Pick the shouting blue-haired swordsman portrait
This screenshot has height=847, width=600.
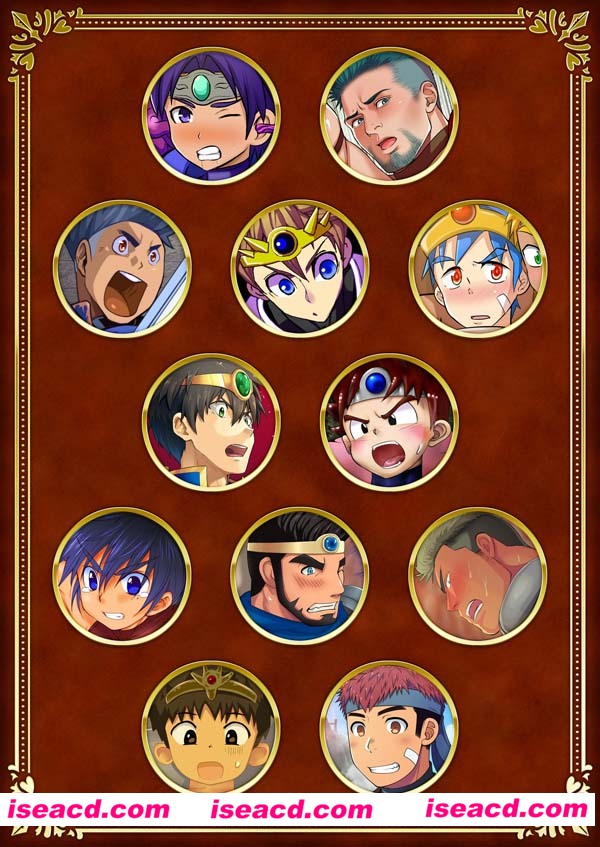[x=122, y=269]
